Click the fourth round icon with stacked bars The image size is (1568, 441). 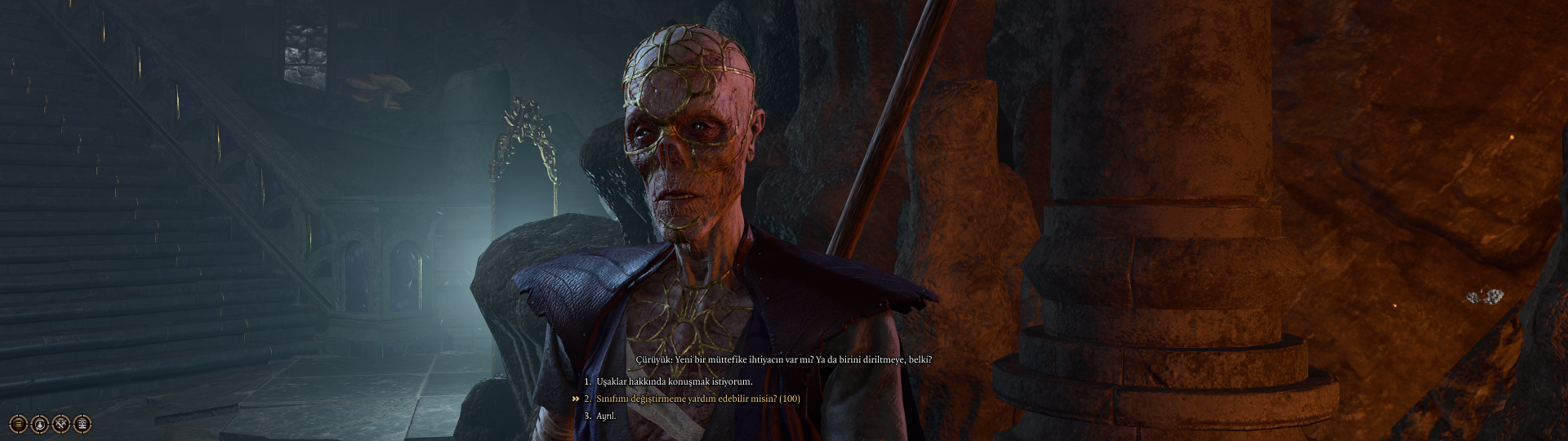(x=82, y=424)
